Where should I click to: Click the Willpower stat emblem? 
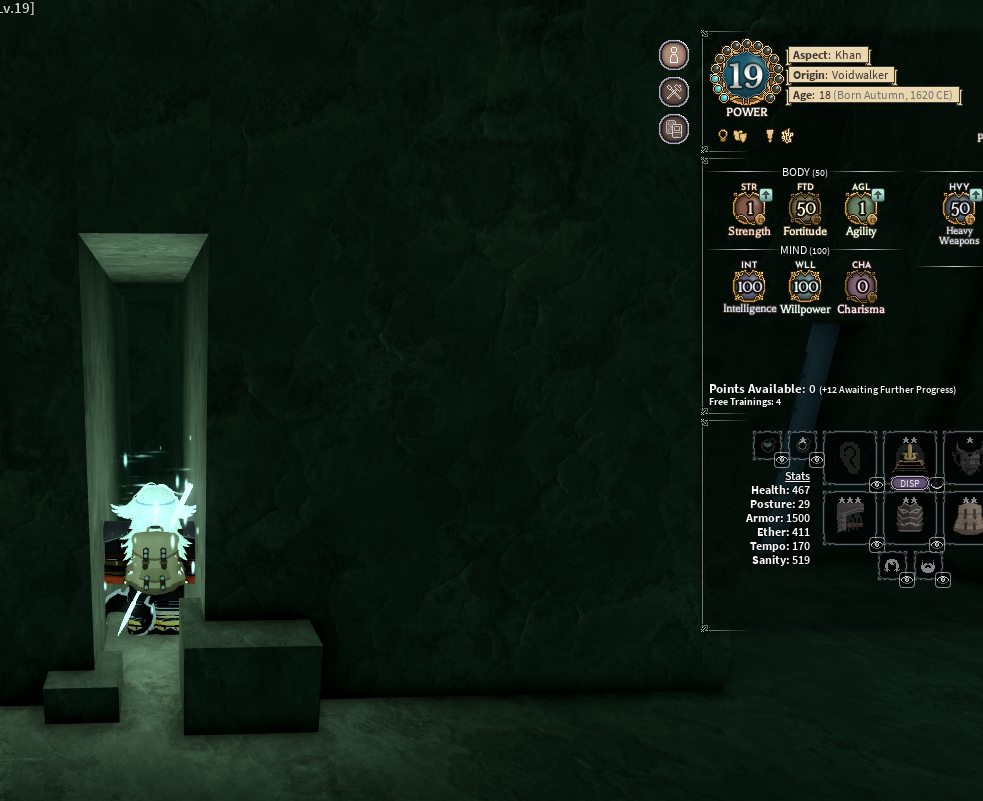point(805,286)
